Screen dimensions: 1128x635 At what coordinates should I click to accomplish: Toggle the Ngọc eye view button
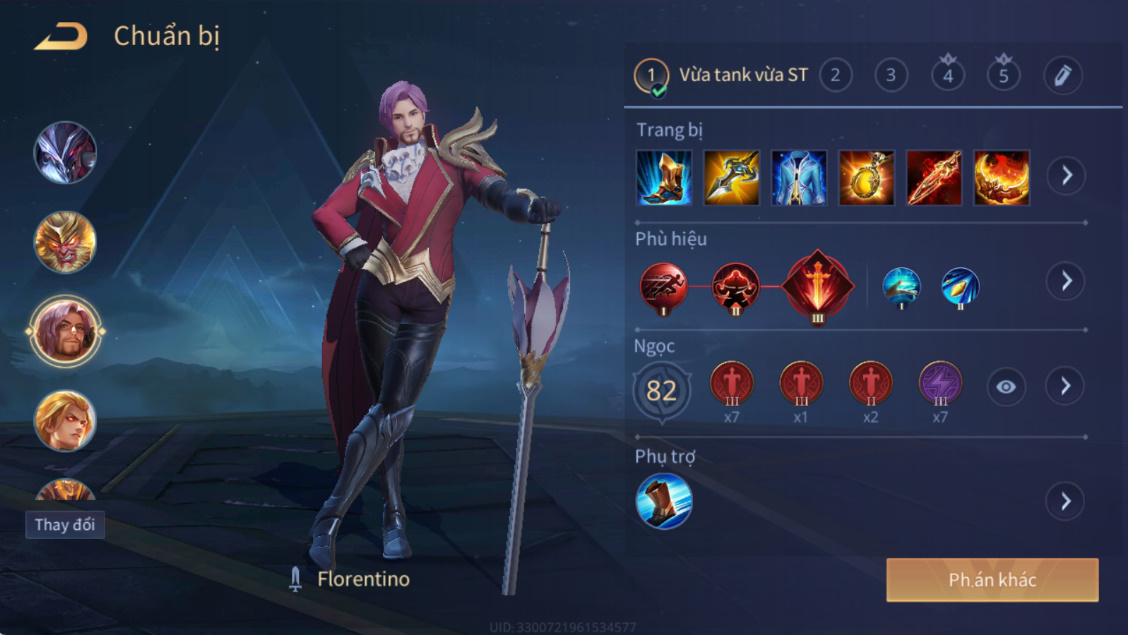tap(1006, 387)
